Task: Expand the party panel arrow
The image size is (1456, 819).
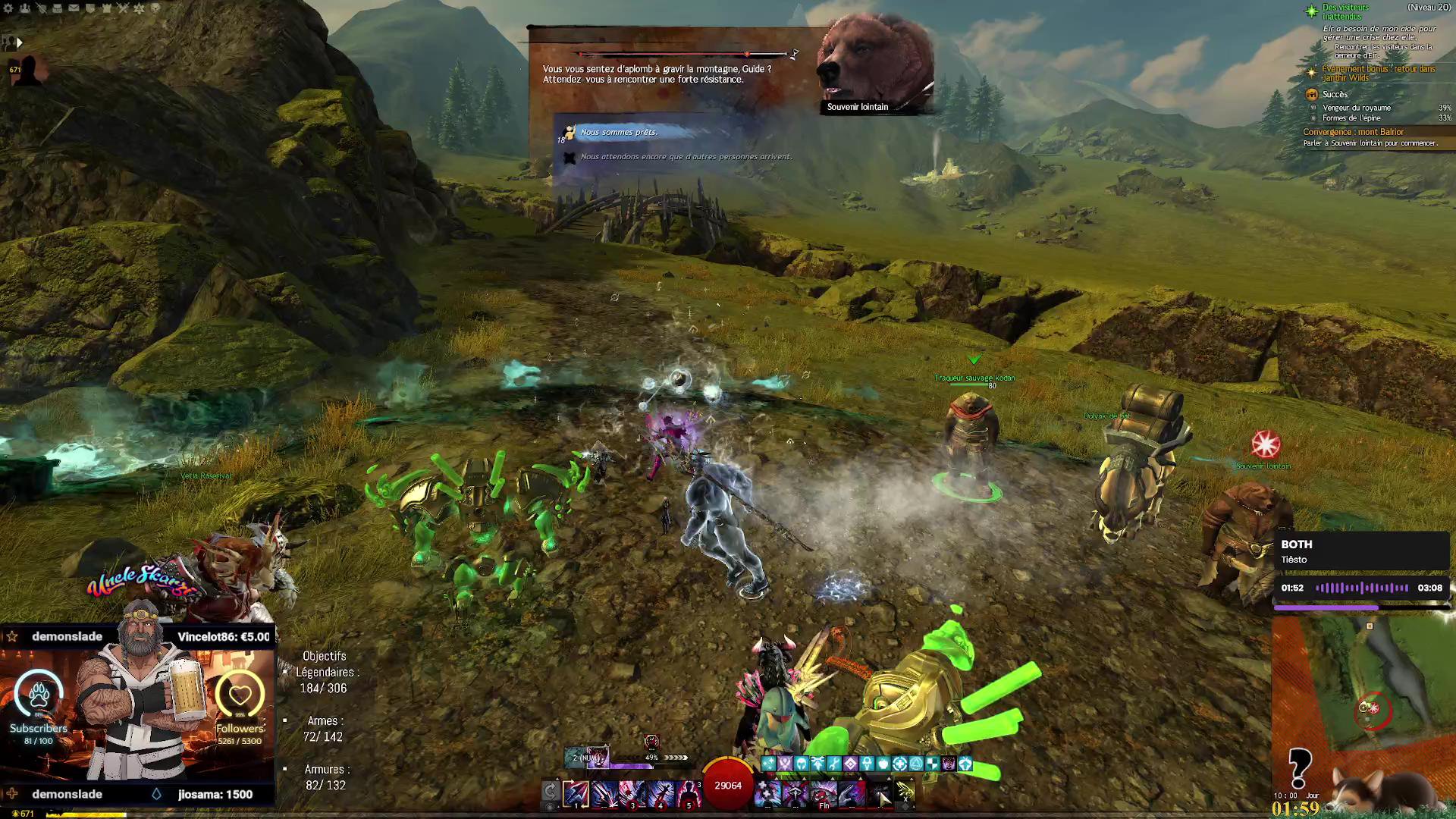Action: coord(20,43)
